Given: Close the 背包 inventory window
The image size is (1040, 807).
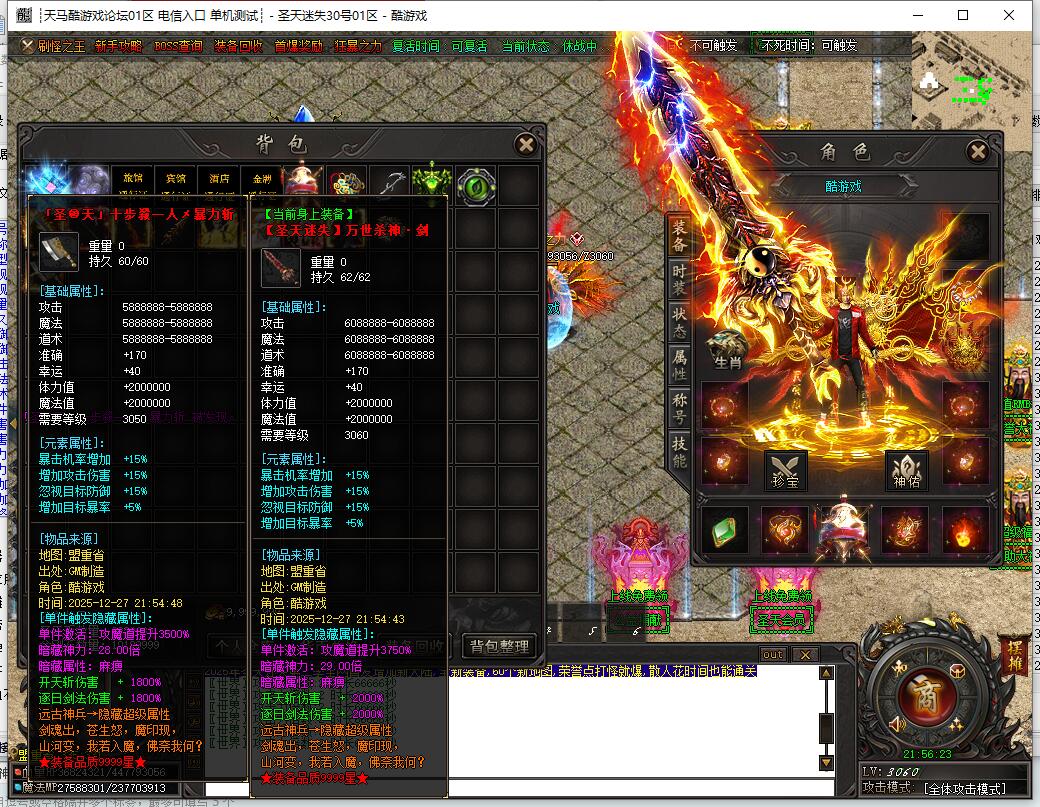Looking at the screenshot, I should pos(526,145).
